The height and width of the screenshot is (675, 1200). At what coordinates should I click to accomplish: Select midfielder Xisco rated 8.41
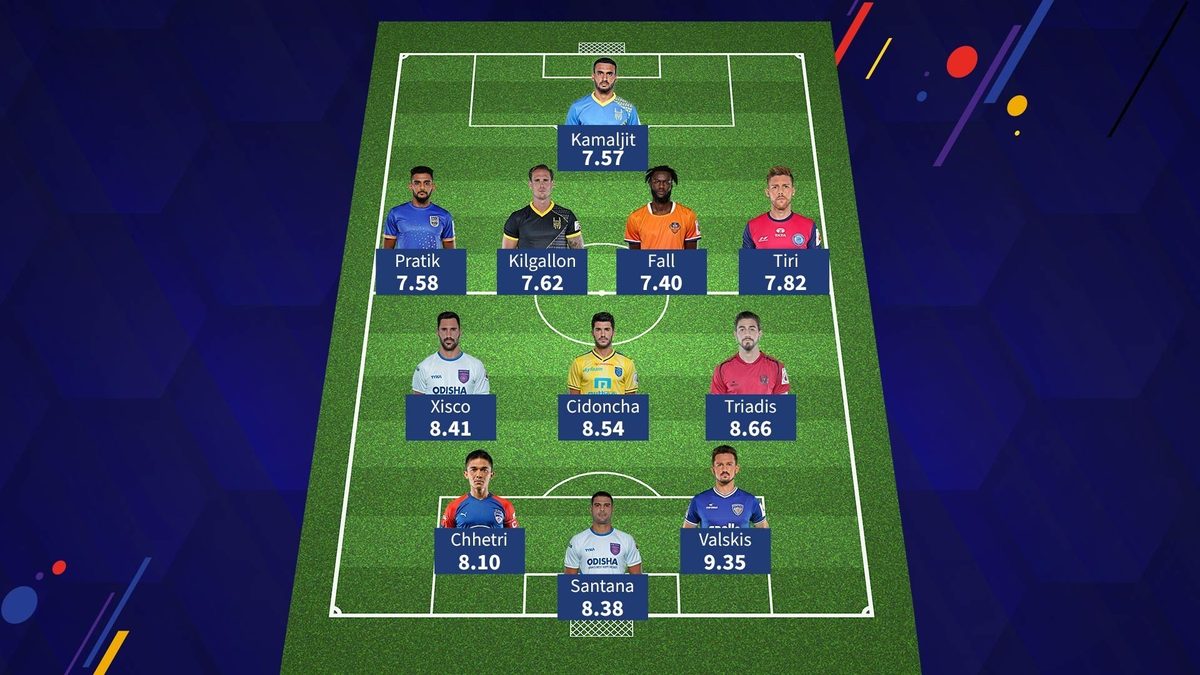pyautogui.click(x=450, y=417)
